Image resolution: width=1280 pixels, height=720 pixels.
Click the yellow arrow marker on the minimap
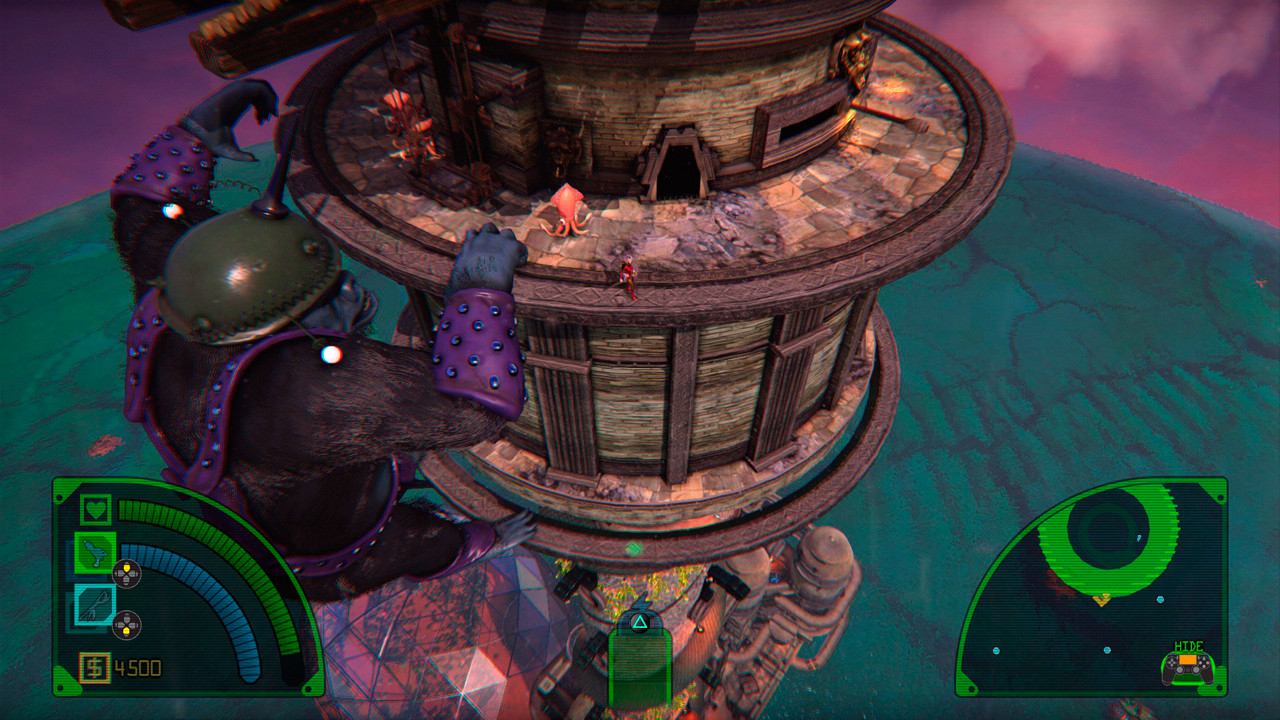1102,600
